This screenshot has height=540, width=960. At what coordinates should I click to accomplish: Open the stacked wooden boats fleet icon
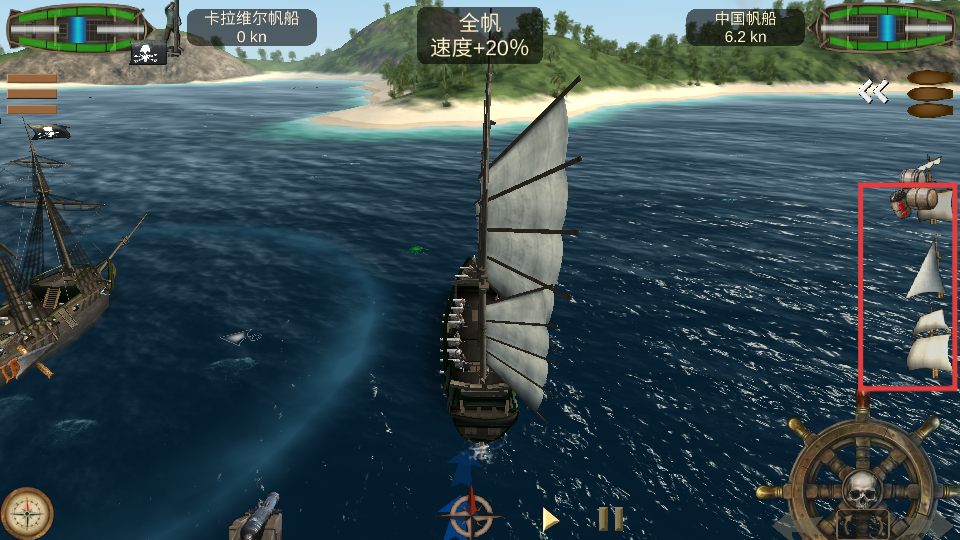pos(930,94)
